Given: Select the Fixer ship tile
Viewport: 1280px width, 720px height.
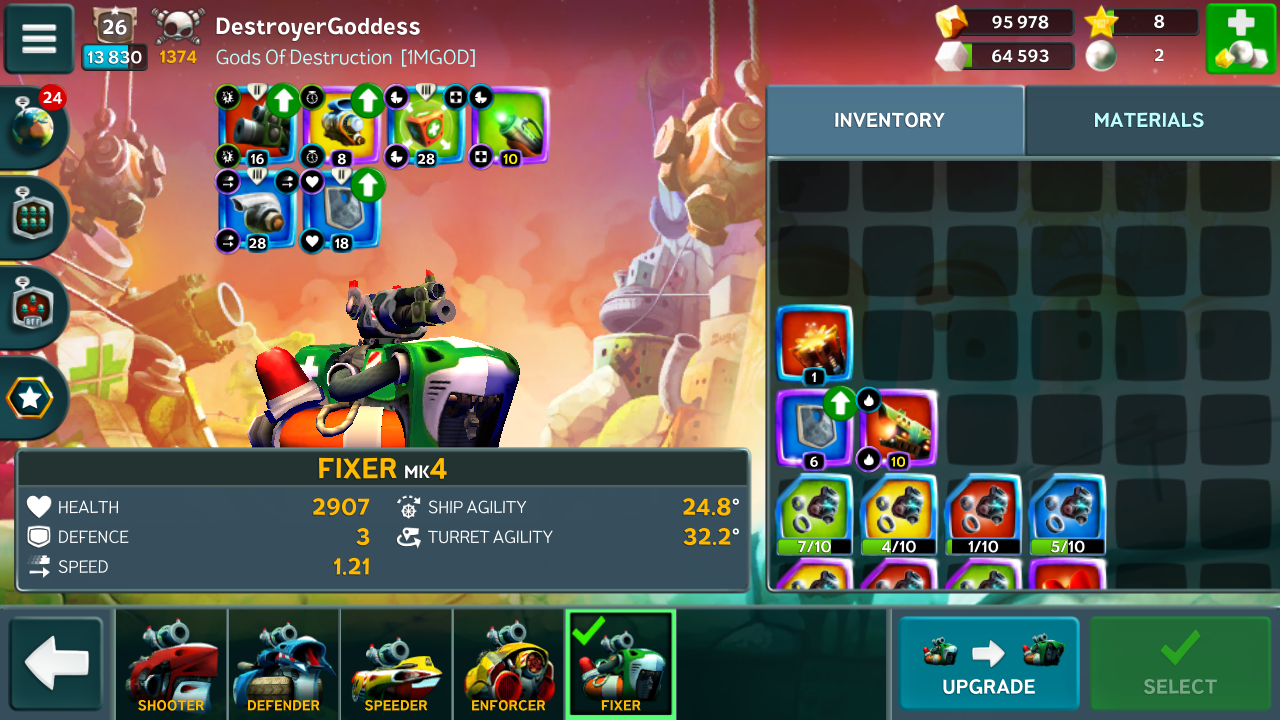Looking at the screenshot, I should coord(621,664).
